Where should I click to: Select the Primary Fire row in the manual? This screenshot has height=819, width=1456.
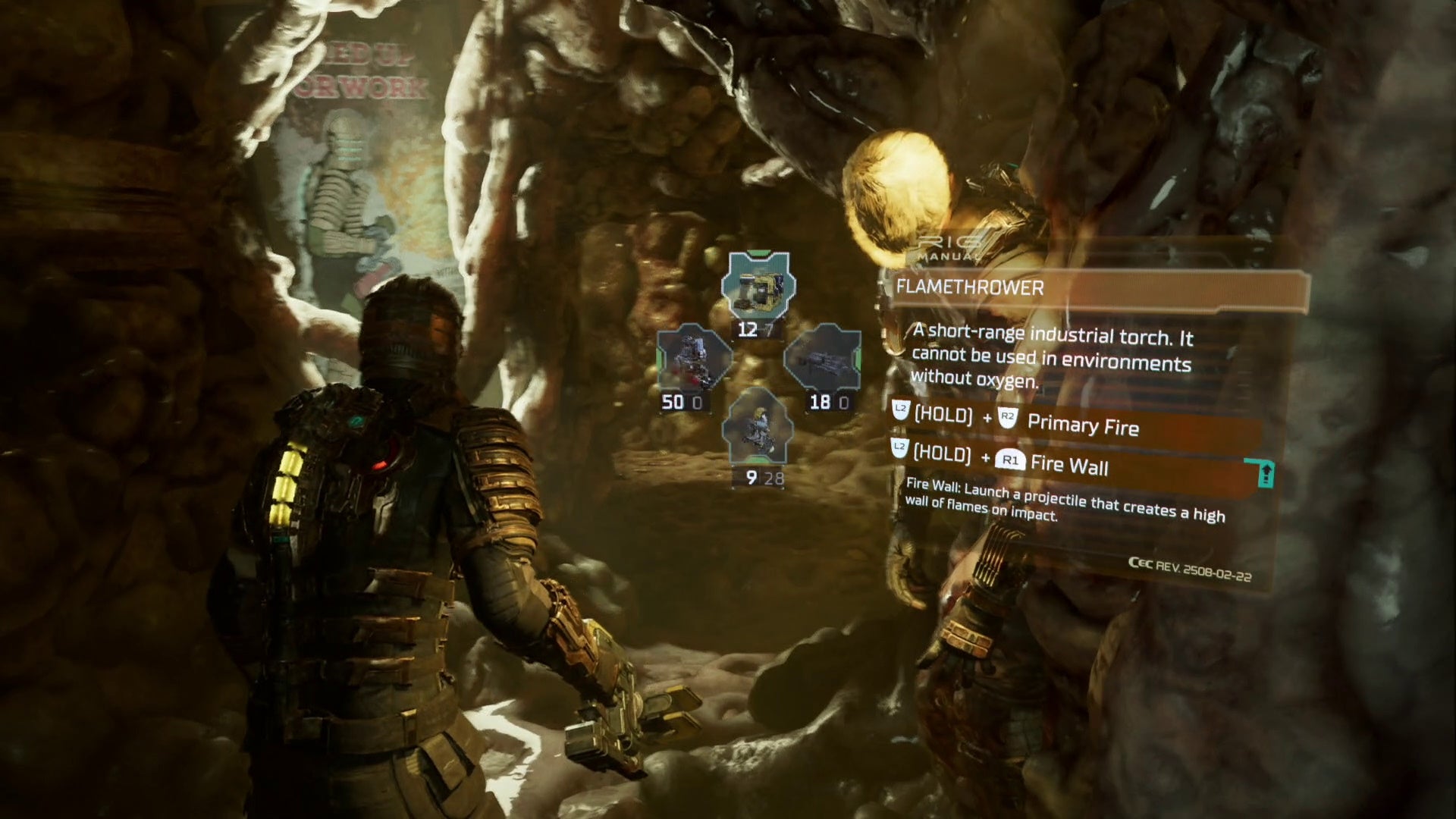click(x=1077, y=423)
